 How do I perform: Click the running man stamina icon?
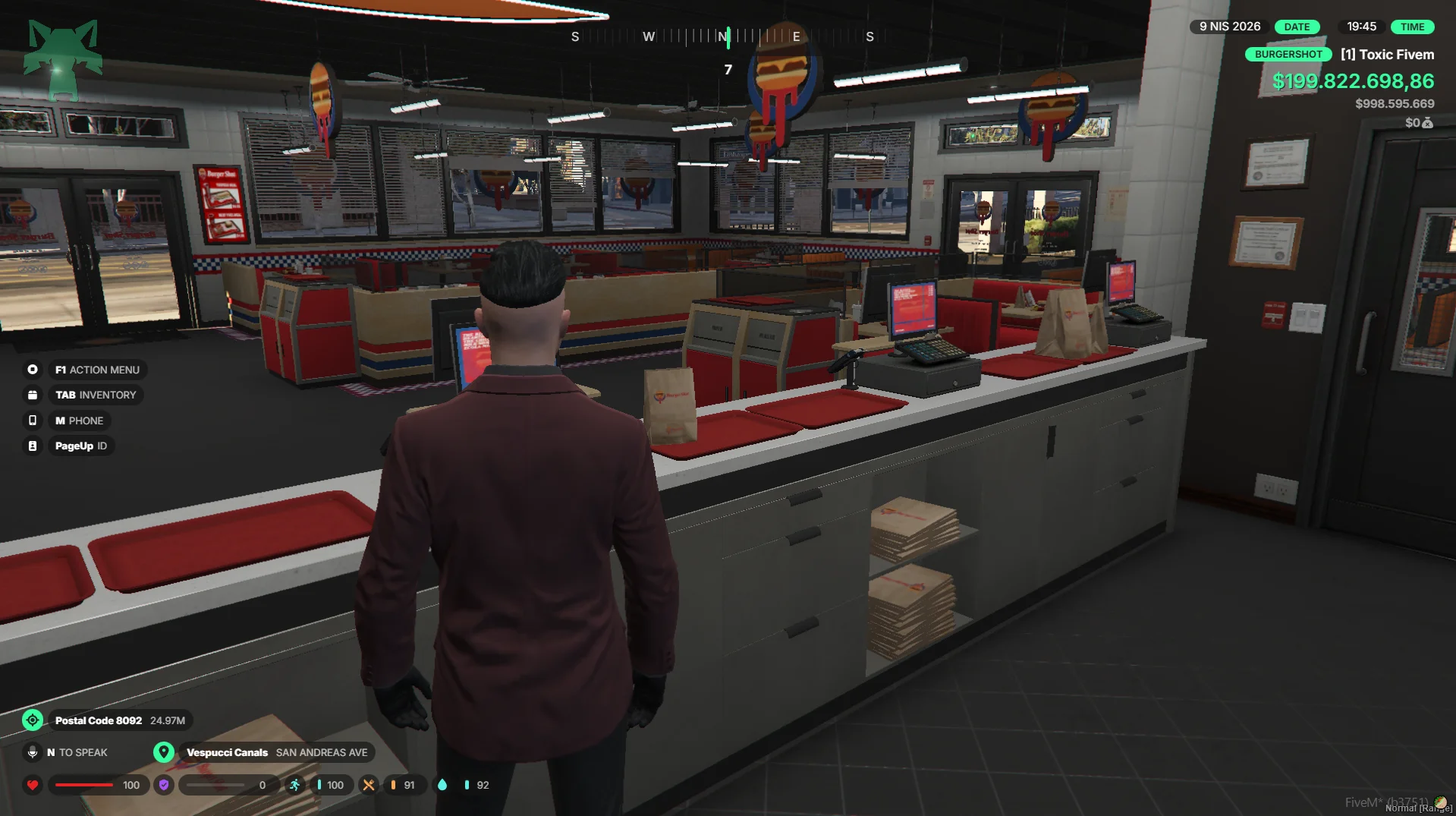tap(295, 785)
